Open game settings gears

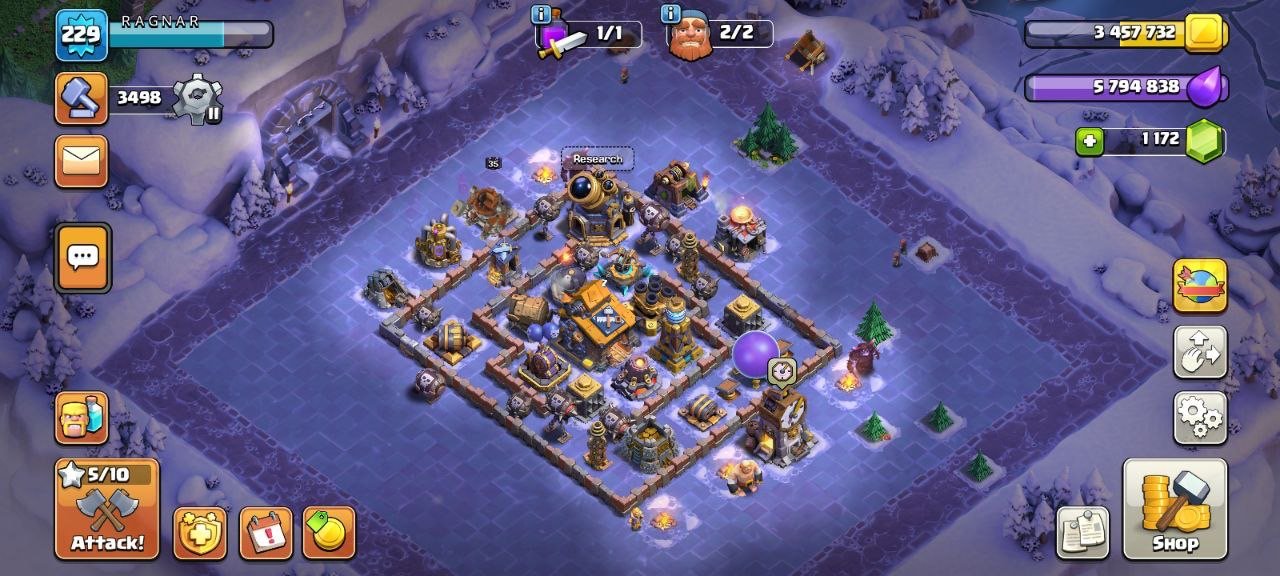coord(1200,417)
